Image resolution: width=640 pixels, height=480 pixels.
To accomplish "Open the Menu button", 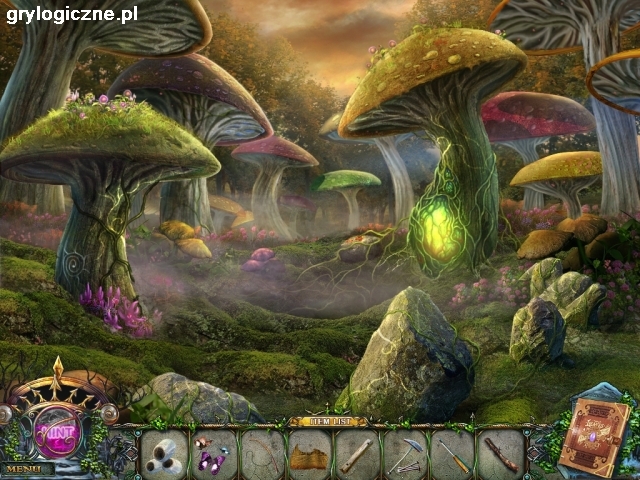I will tap(27, 467).
